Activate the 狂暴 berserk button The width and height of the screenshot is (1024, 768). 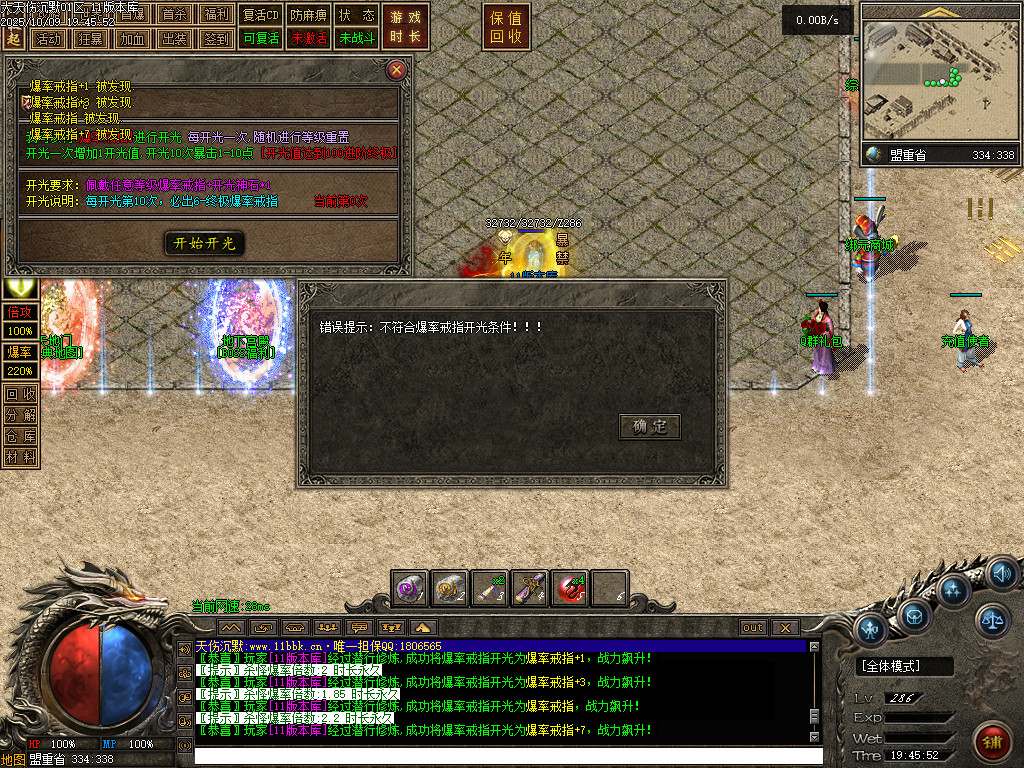[90, 39]
